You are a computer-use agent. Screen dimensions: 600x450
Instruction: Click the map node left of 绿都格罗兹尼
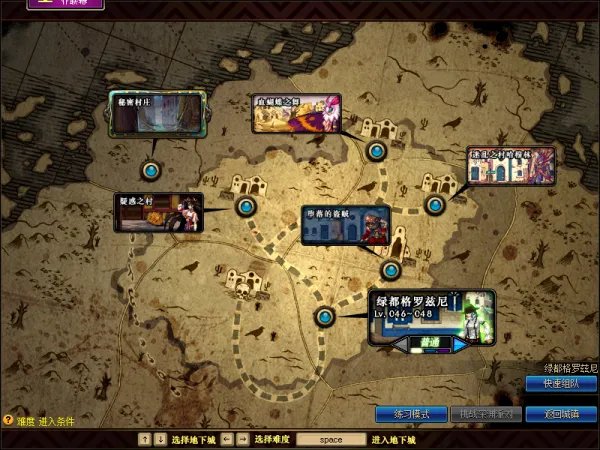click(x=325, y=317)
